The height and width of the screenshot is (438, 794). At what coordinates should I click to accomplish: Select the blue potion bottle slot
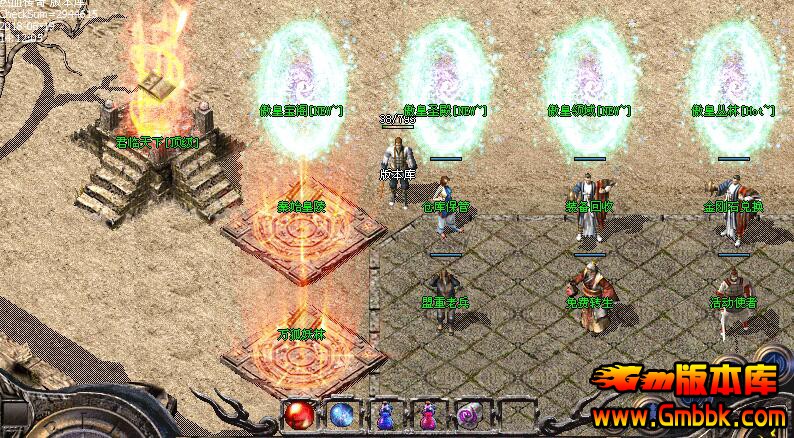(x=385, y=415)
